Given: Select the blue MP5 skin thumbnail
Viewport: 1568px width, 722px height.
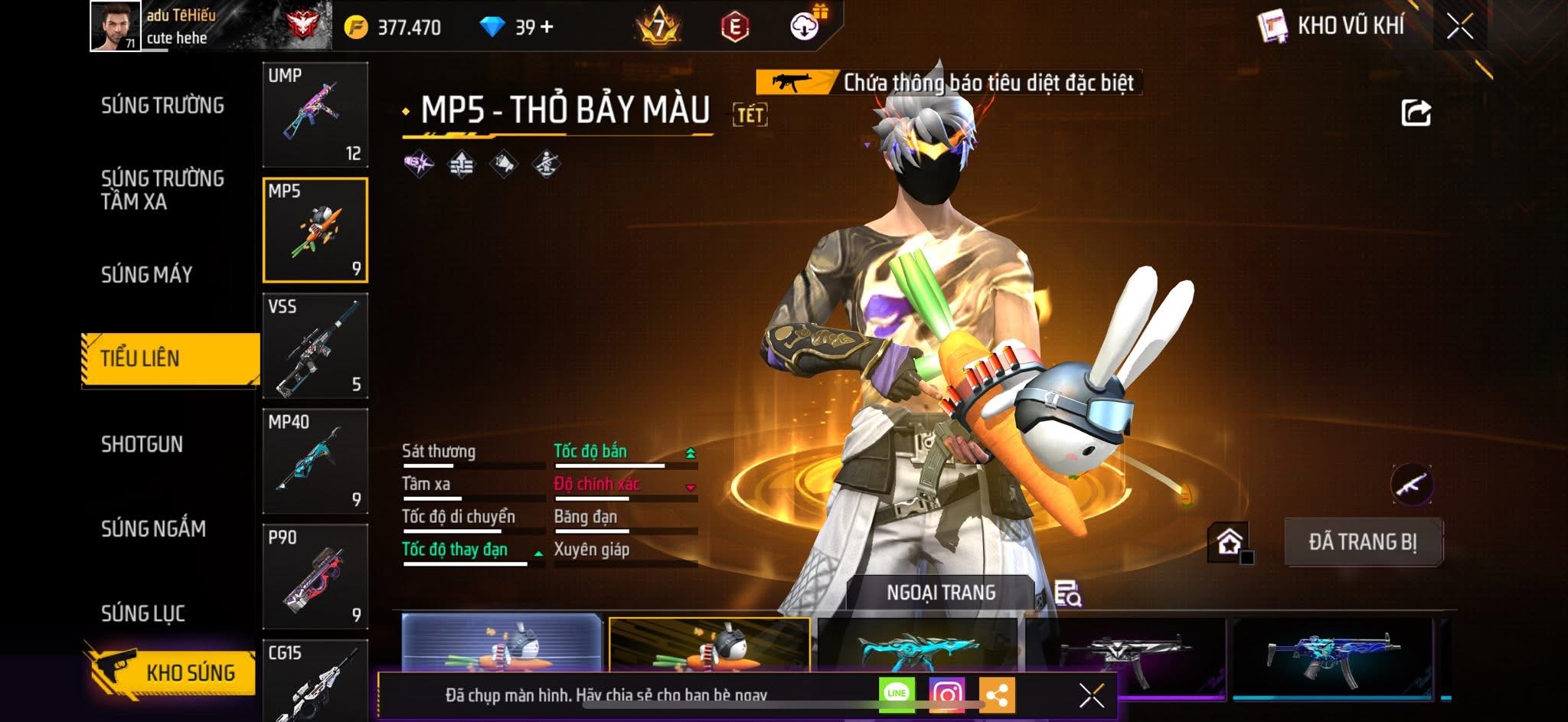Looking at the screenshot, I should coord(1332,657).
